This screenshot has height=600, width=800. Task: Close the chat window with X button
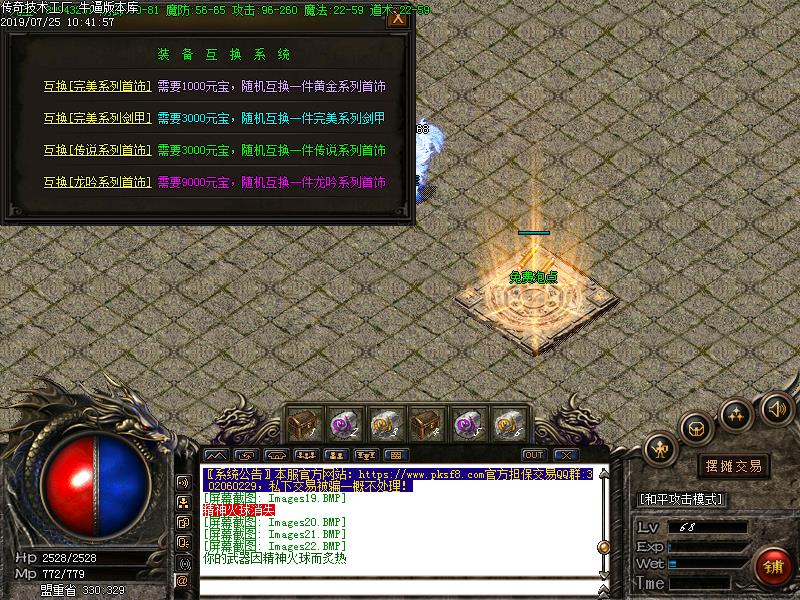[563, 456]
